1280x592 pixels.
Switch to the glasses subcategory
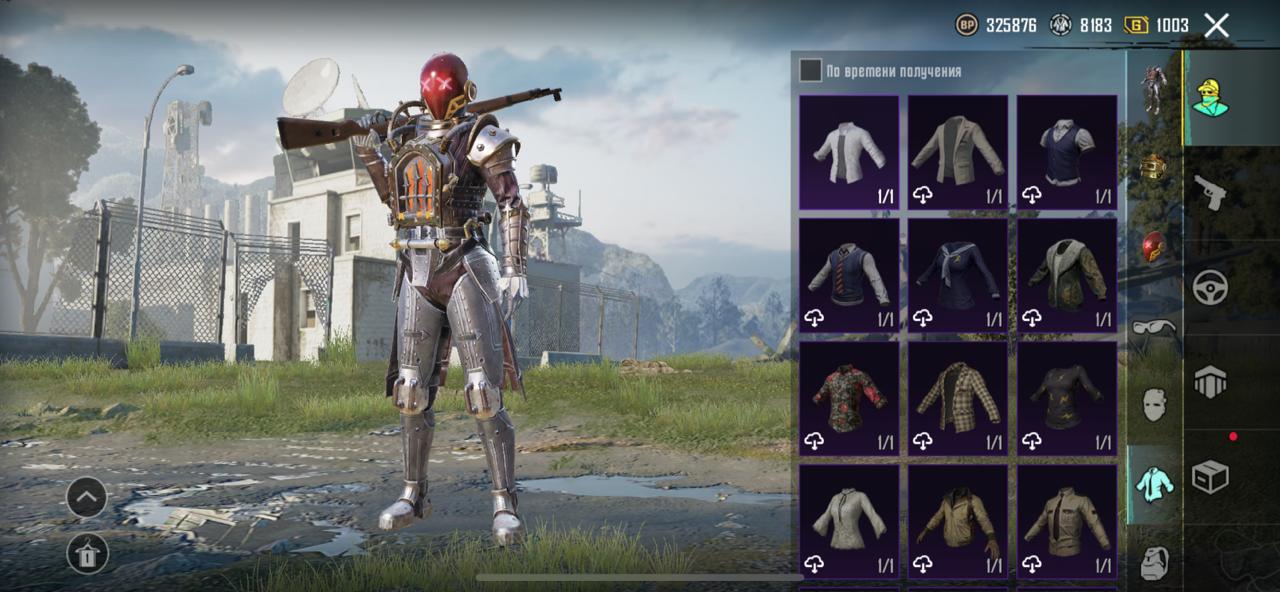(x=1154, y=327)
